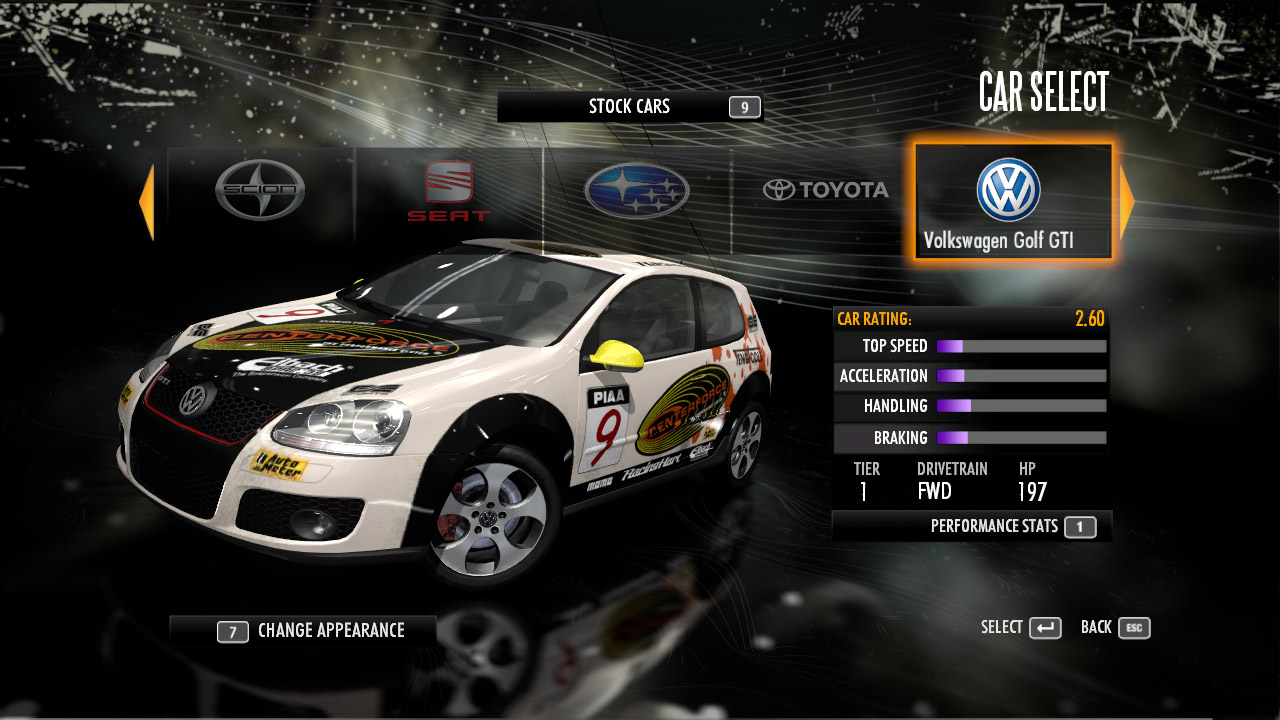This screenshot has height=720, width=1280.
Task: Go back with the Back button
Action: [1115, 628]
